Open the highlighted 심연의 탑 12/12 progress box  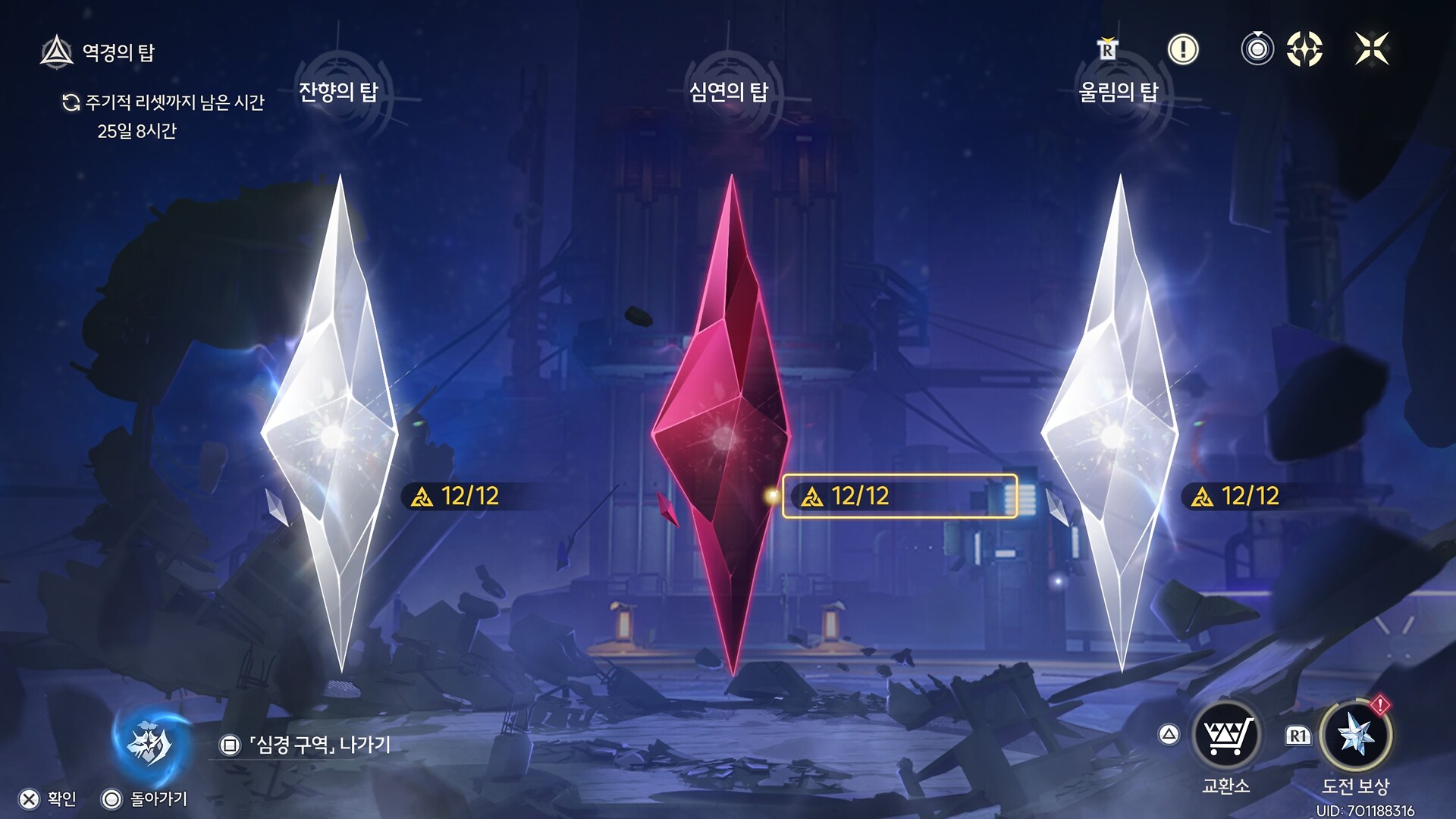899,496
